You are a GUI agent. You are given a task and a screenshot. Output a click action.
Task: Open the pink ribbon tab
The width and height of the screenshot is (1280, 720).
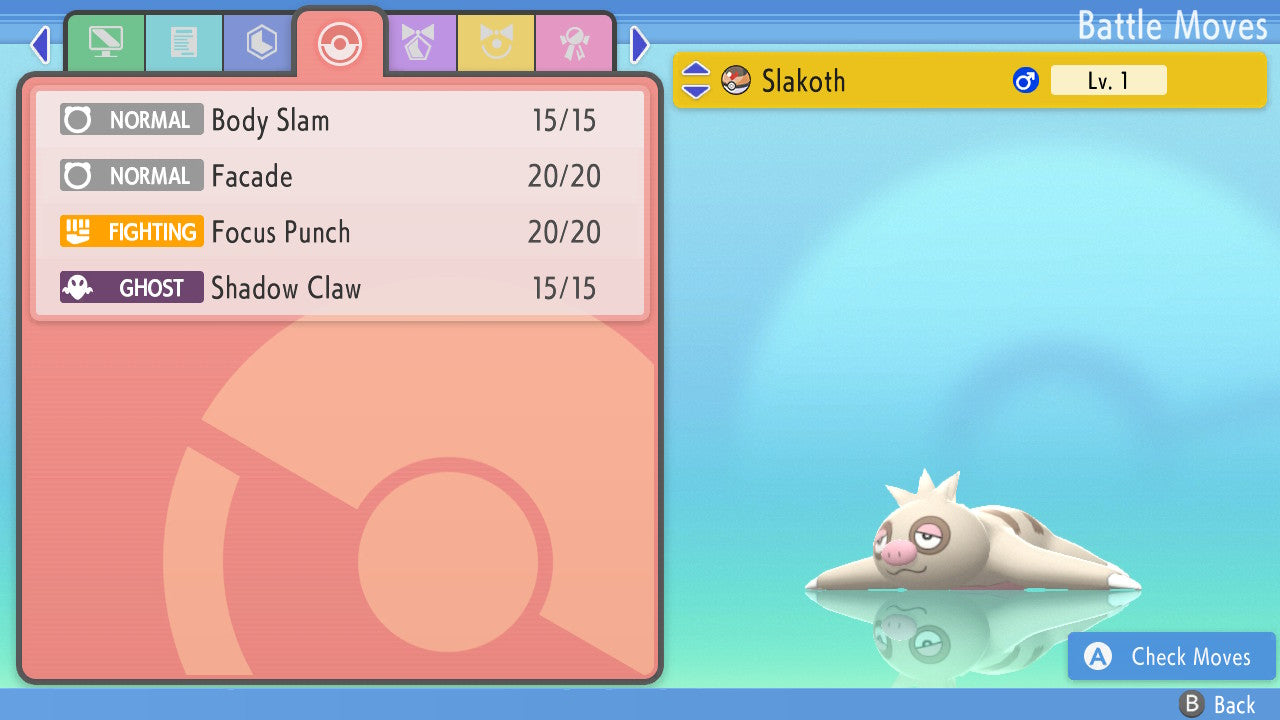574,42
